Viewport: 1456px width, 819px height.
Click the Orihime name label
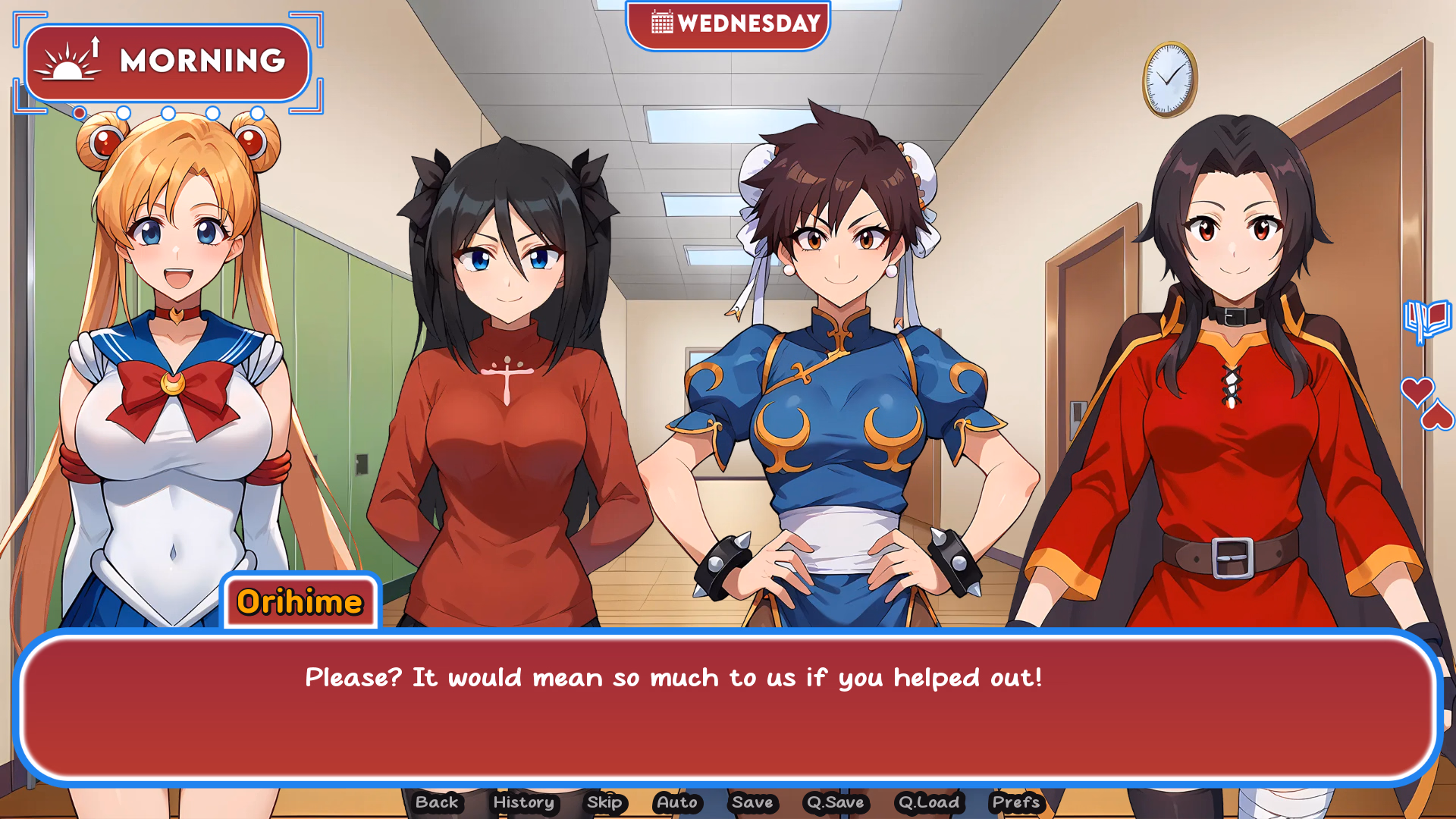coord(300,603)
